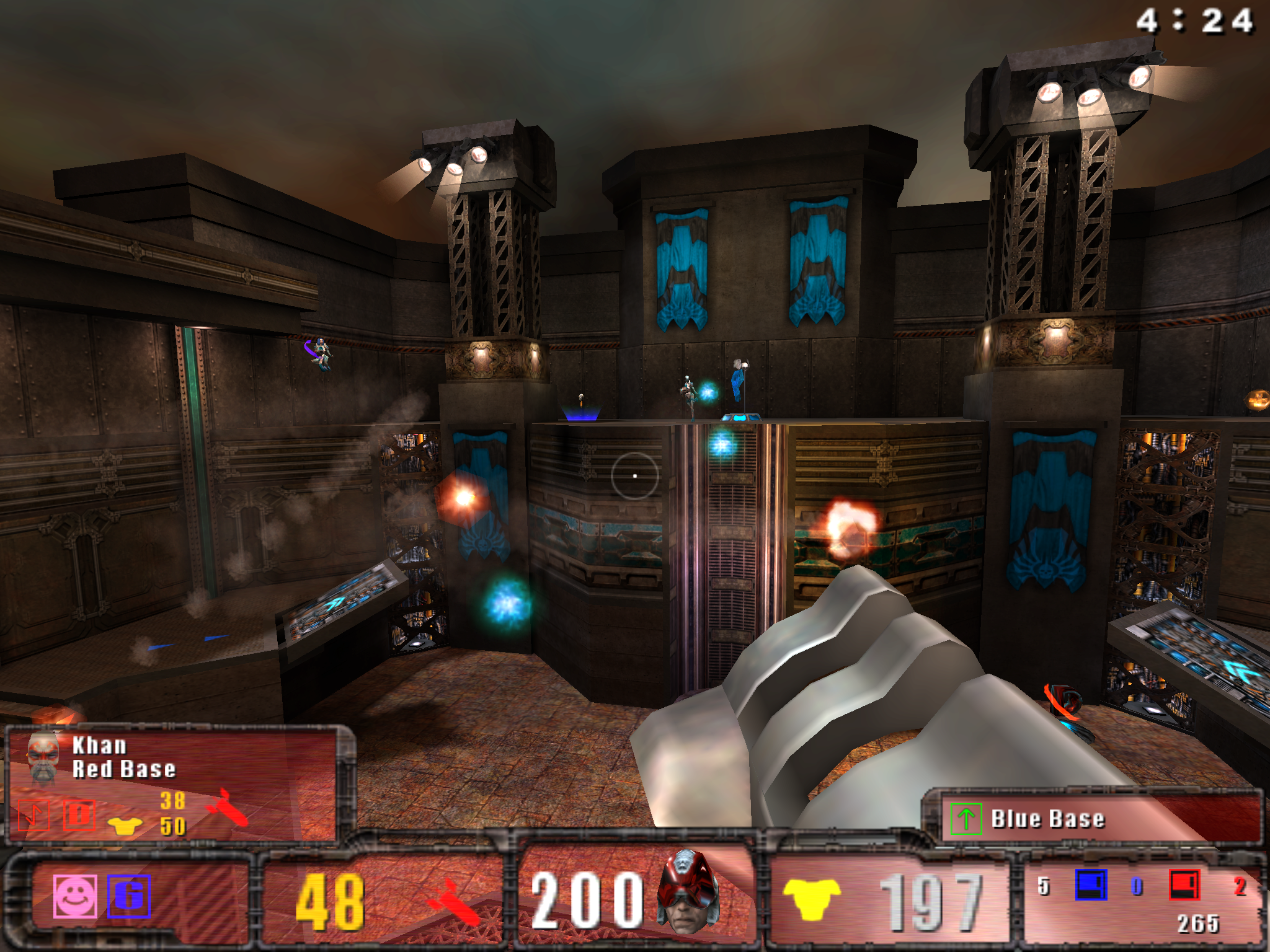Screen dimensions: 1270x952
Task: Click the blue guard powerup icon
Action: (129, 896)
